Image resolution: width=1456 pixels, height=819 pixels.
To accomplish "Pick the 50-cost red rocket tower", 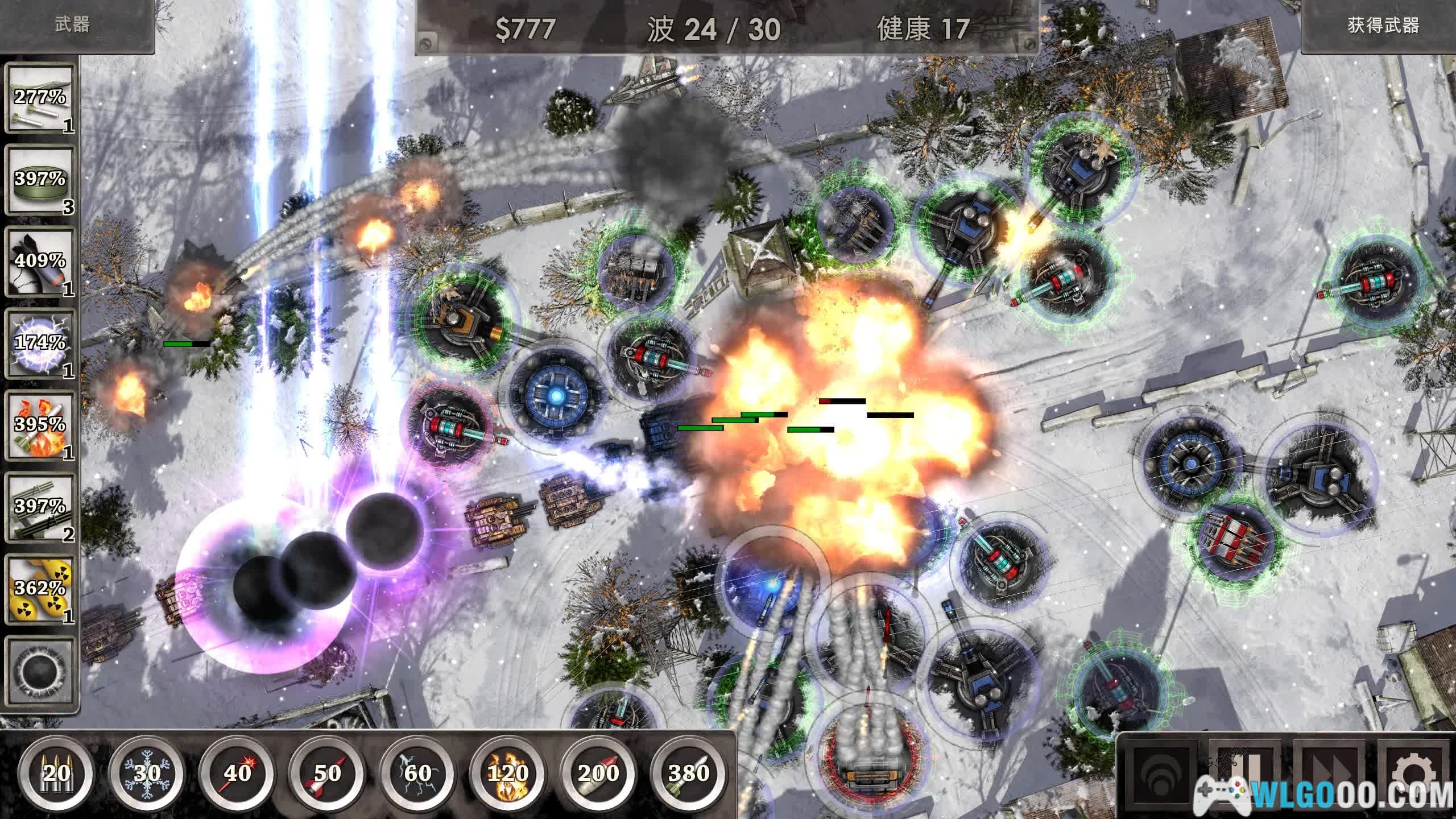I will click(x=328, y=772).
